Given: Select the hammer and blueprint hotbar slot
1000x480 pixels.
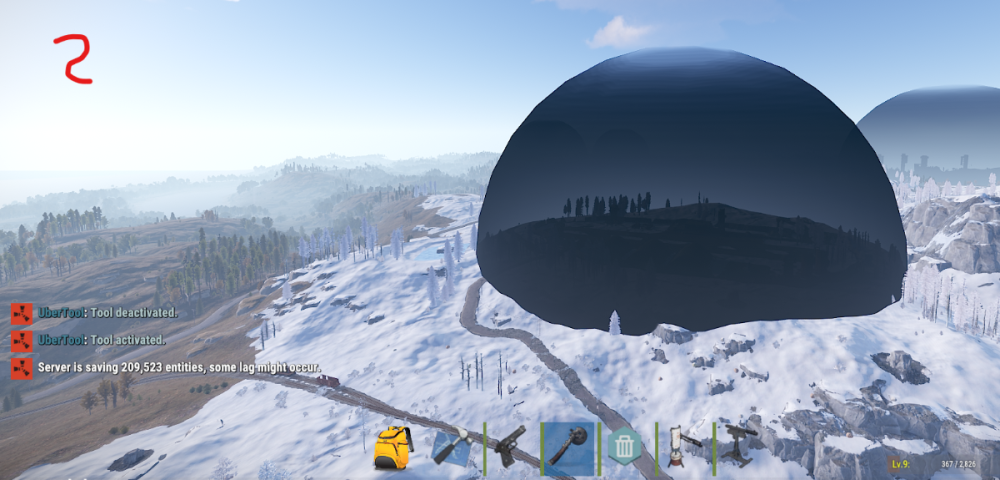Looking at the screenshot, I should (453, 445).
